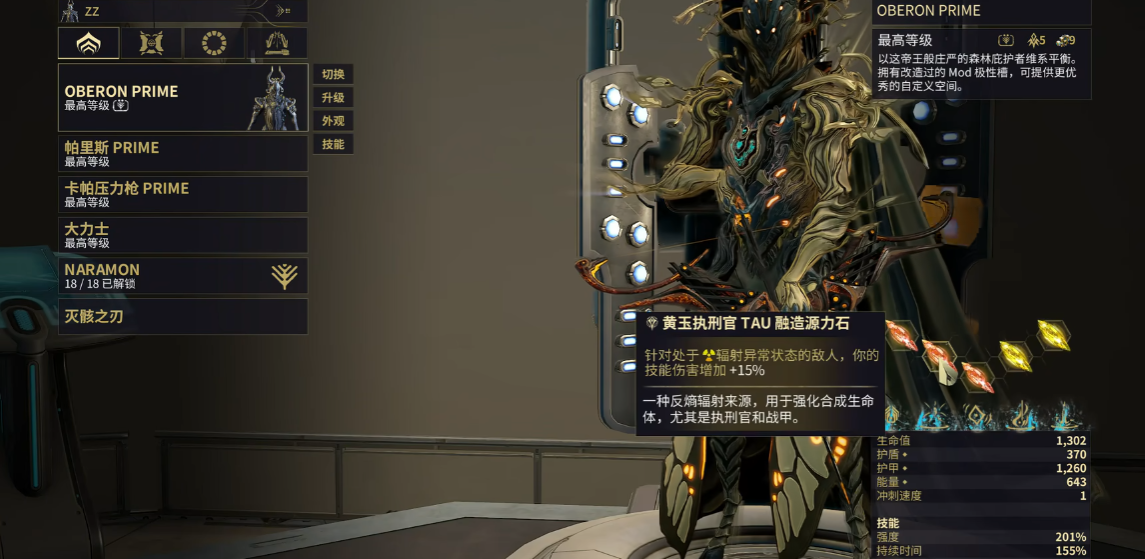
Task: Switch to the Warframe emblem tab
Action: coord(89,43)
